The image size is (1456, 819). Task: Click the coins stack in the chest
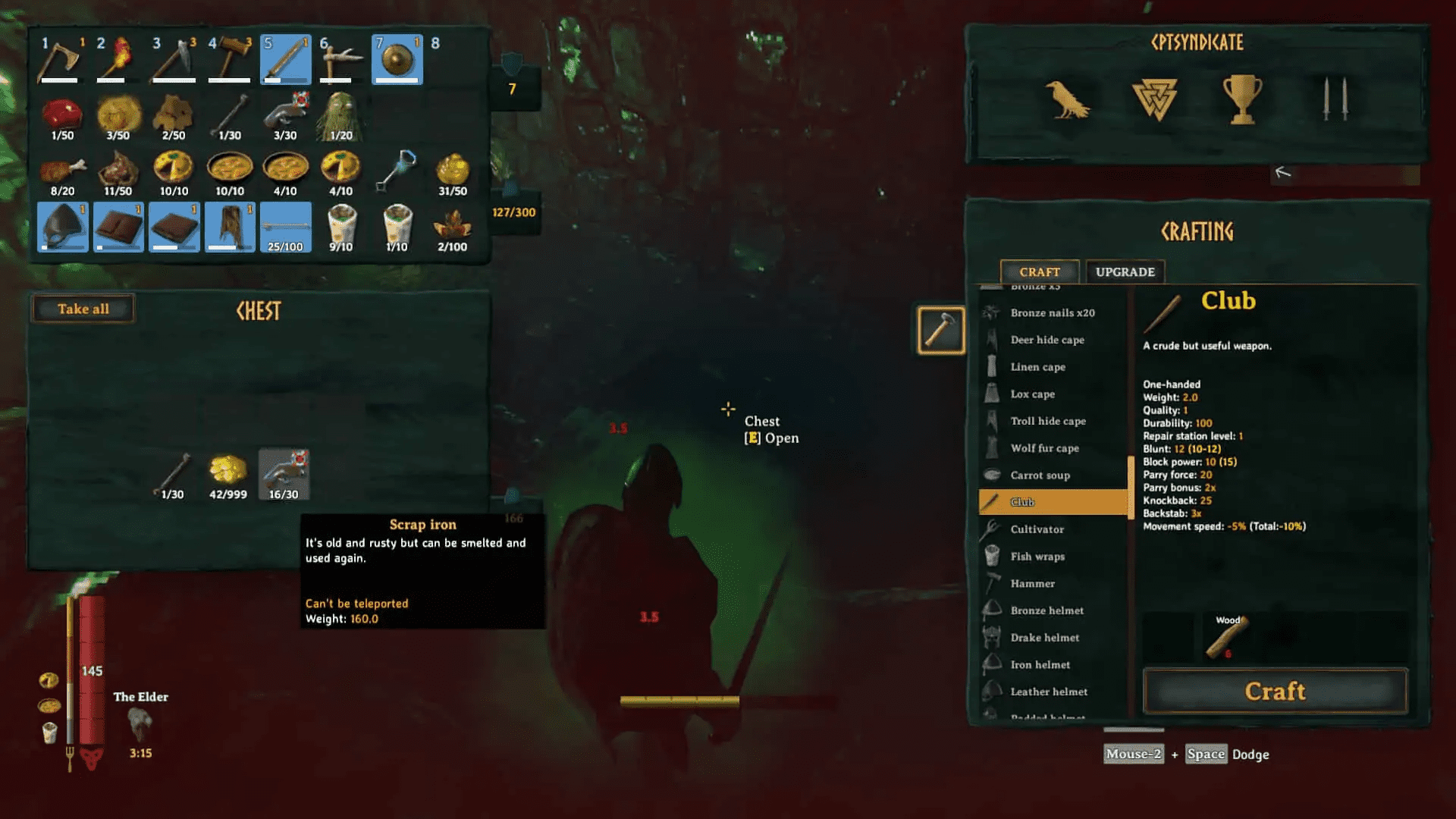click(230, 470)
